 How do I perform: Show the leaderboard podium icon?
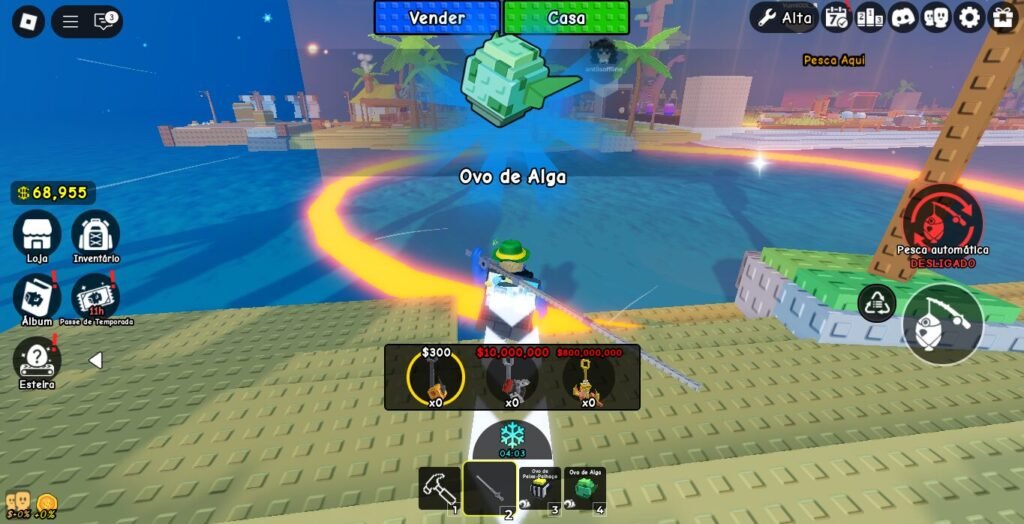click(x=868, y=17)
